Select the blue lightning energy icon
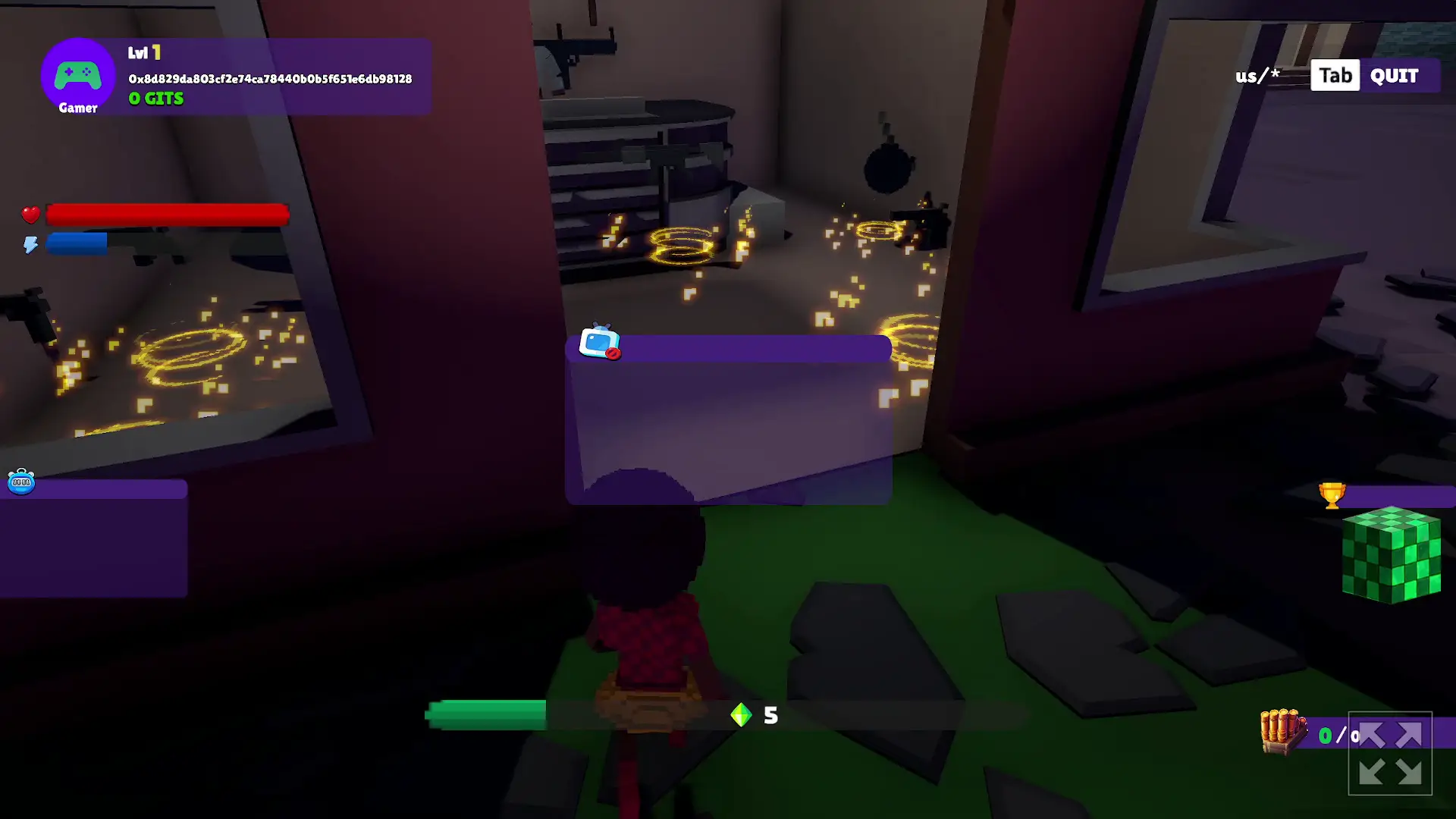1456x819 pixels. [30, 243]
